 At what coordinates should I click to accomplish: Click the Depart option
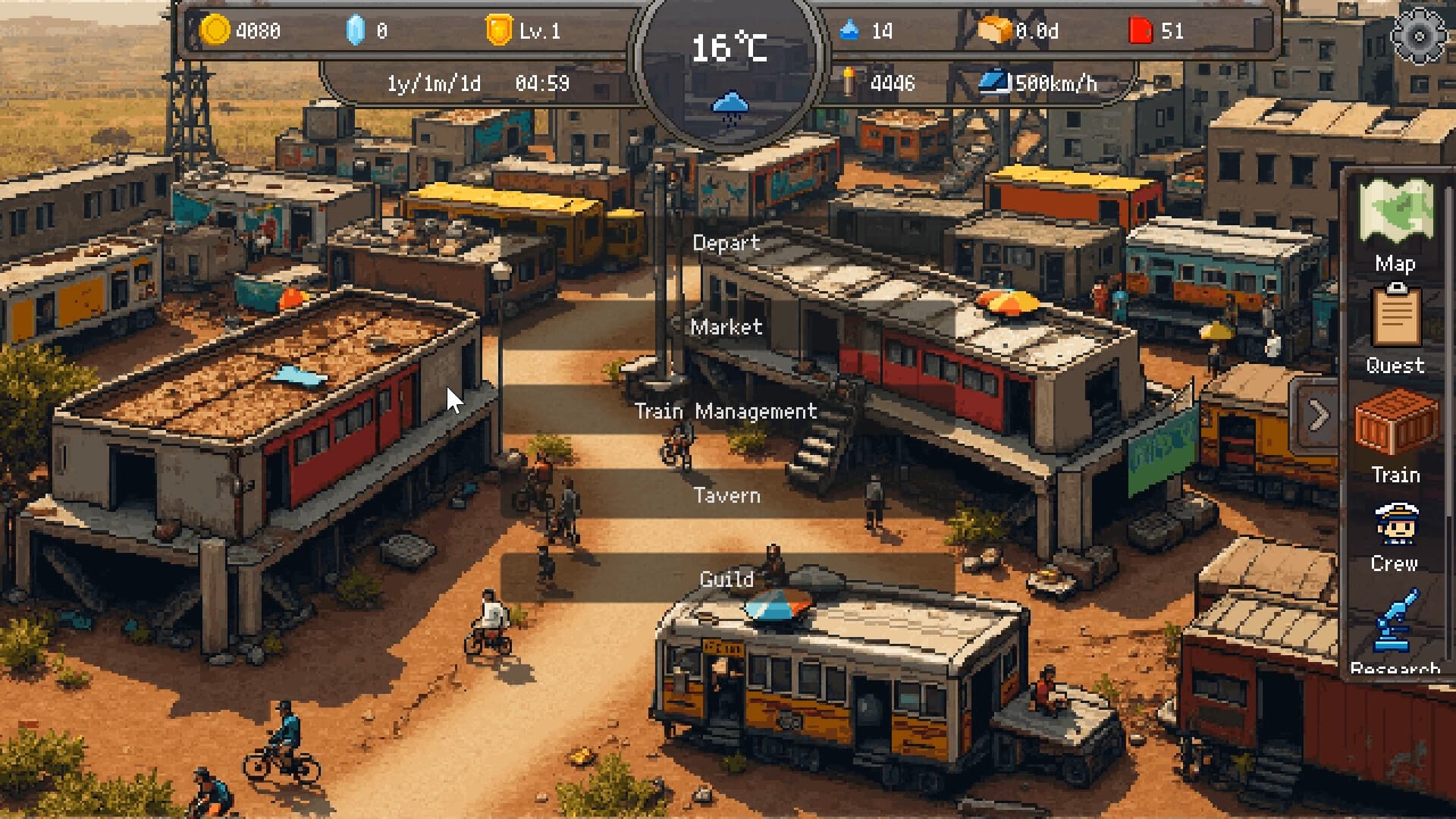(726, 243)
